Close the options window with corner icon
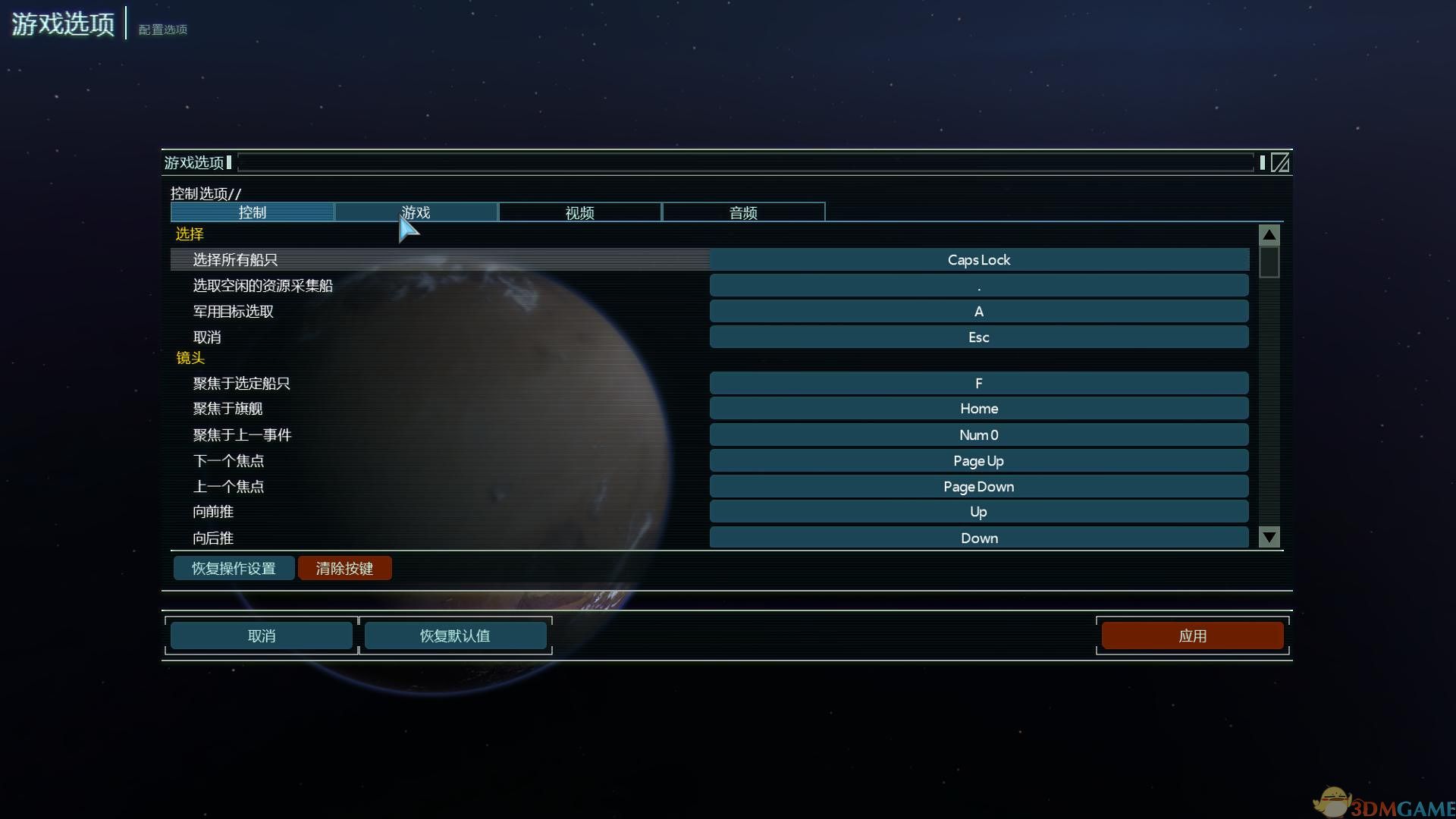This screenshot has height=819, width=1456. (x=1279, y=162)
